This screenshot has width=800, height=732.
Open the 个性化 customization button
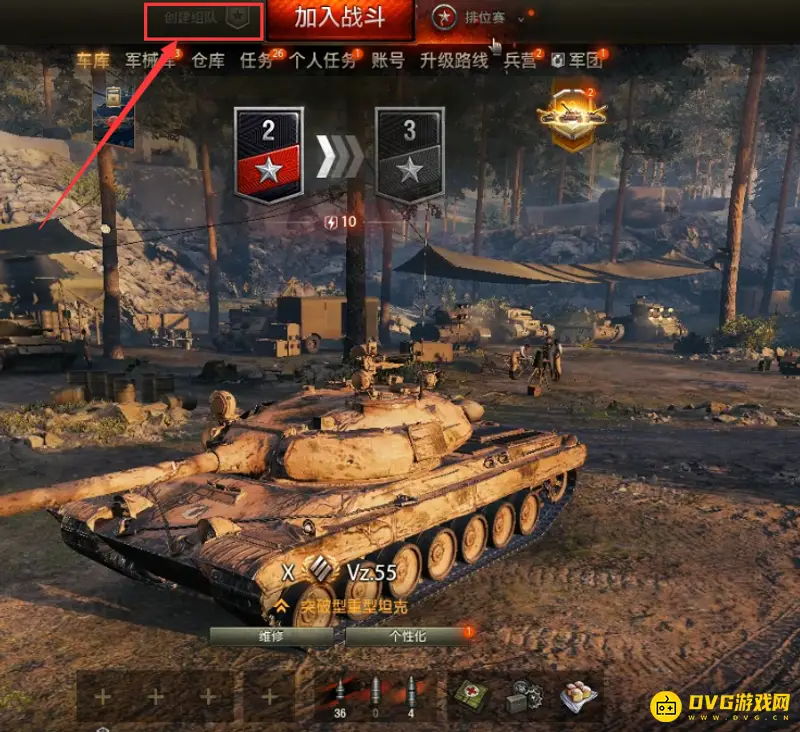coord(407,636)
